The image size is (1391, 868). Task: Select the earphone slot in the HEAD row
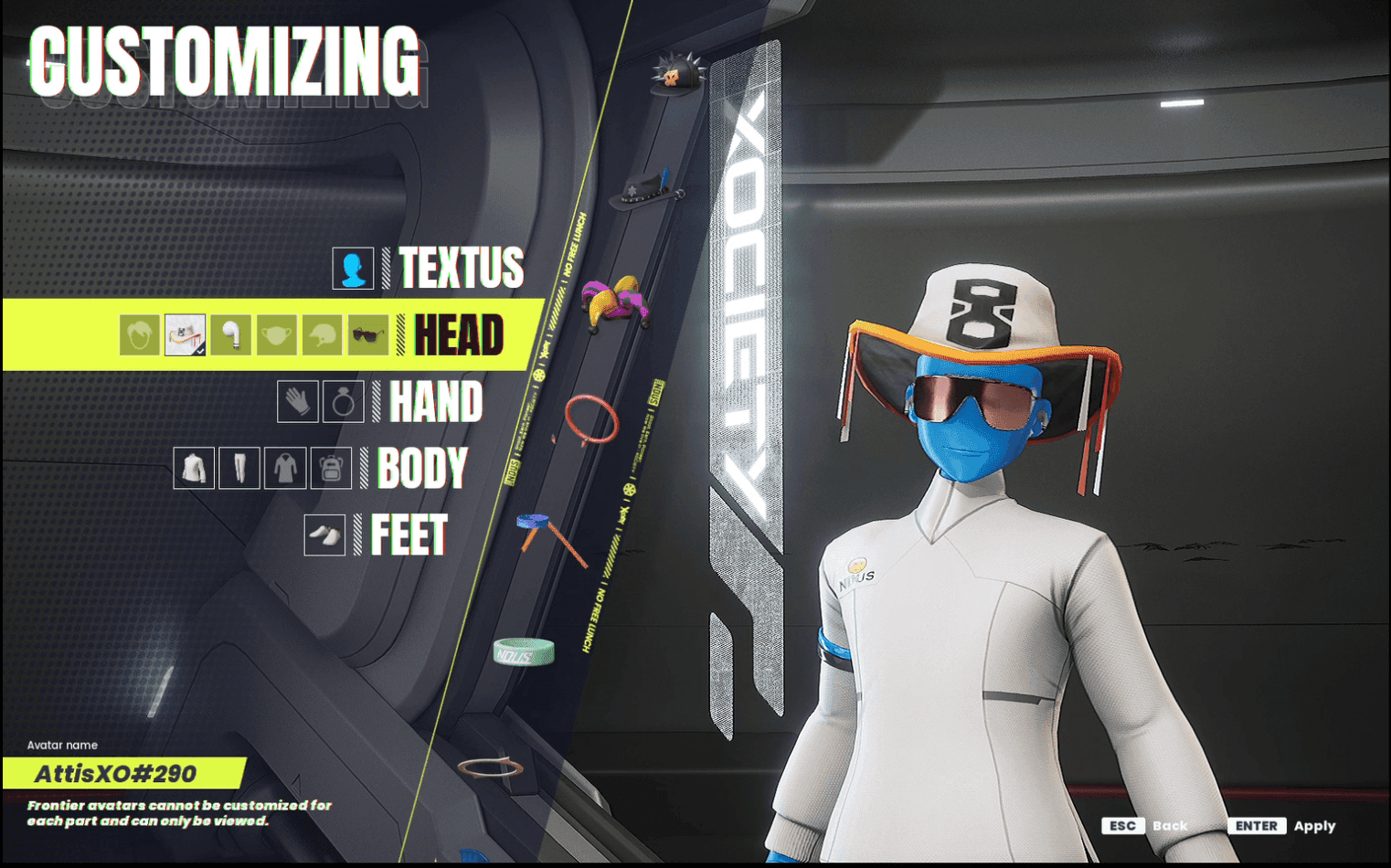[x=231, y=334]
